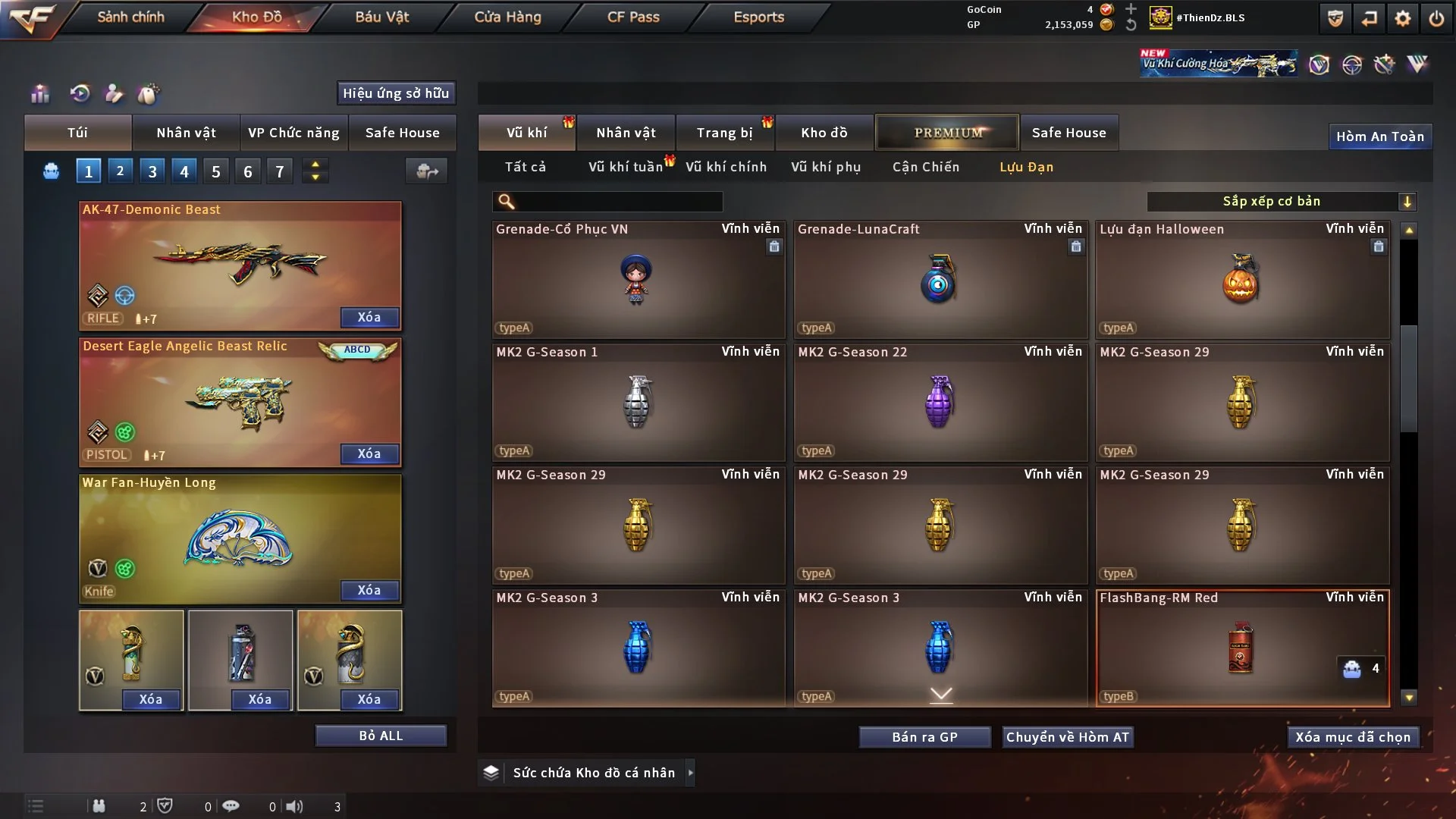This screenshot has width=1456, height=819.
Task: Switch to bag number 4
Action: point(184,171)
